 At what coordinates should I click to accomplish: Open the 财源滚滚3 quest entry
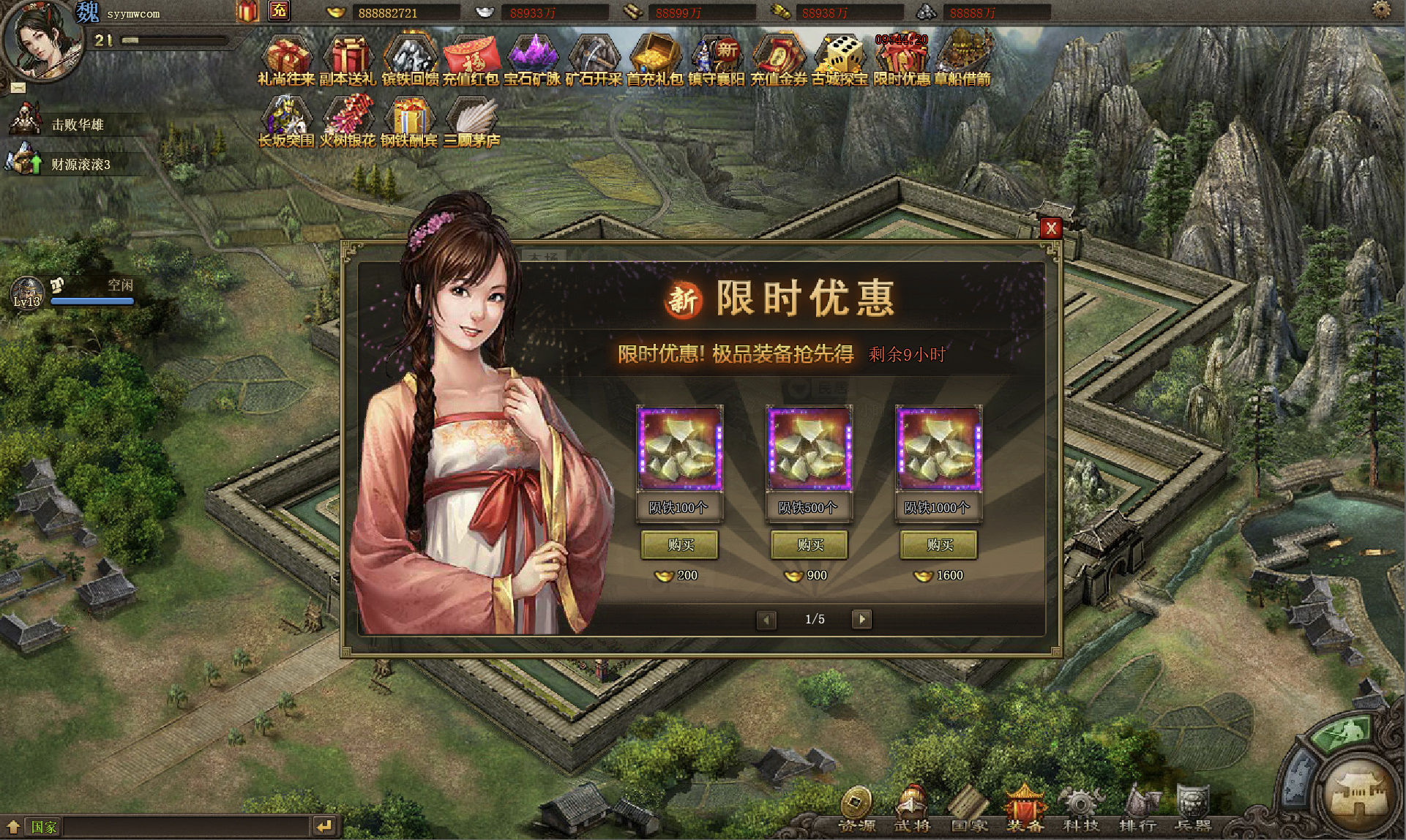click(x=81, y=164)
